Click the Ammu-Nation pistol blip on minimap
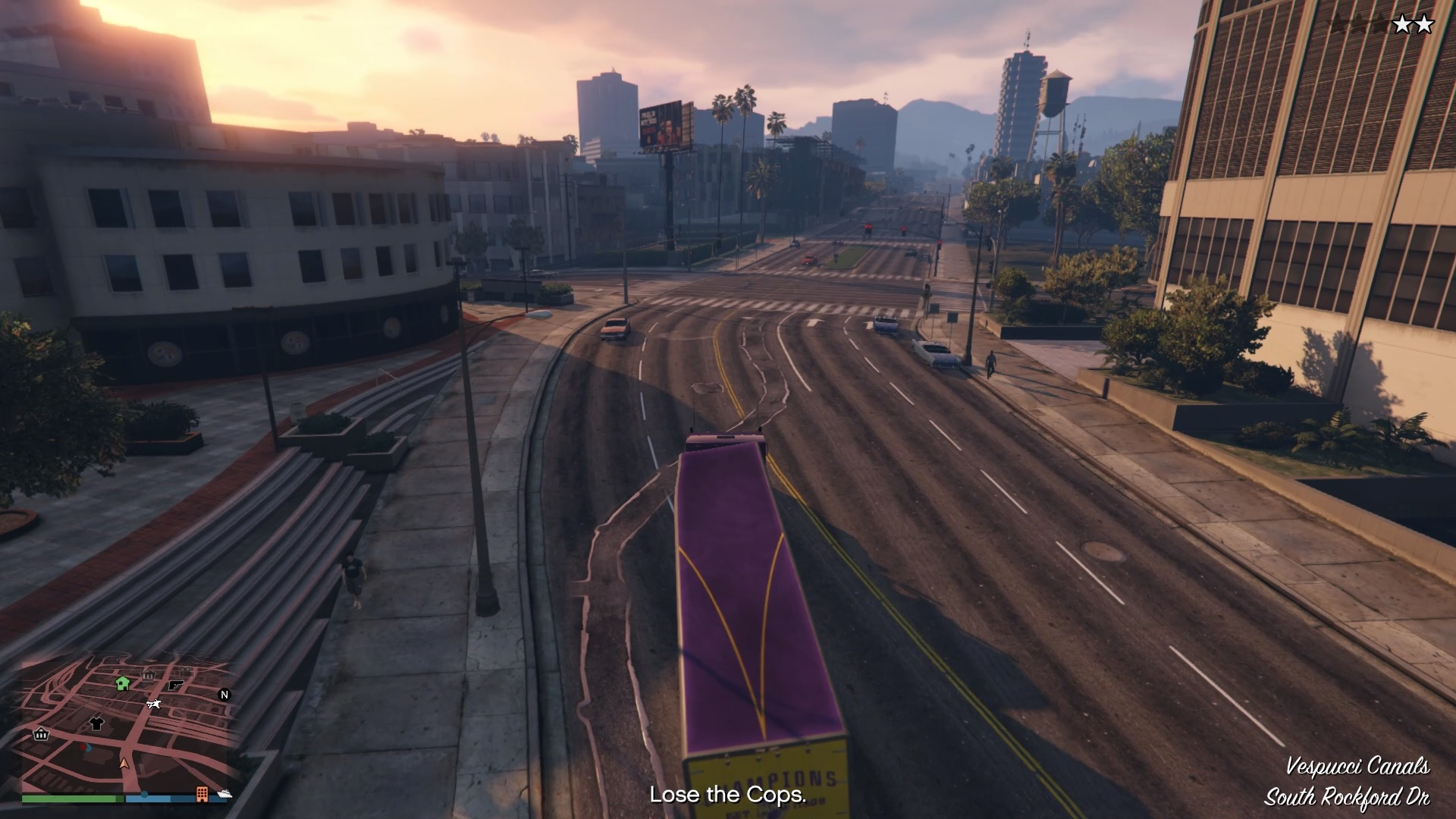The image size is (1456, 819). coord(175,685)
